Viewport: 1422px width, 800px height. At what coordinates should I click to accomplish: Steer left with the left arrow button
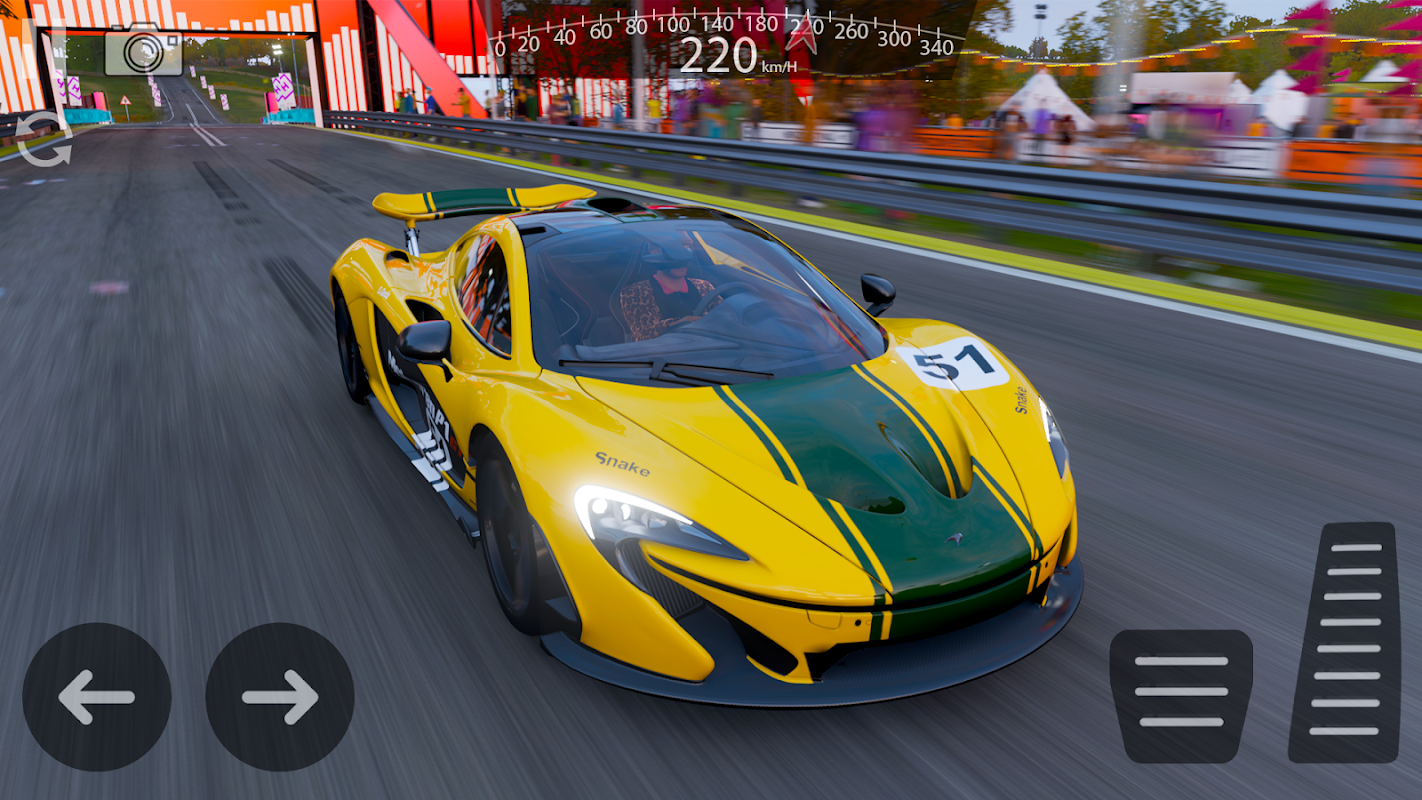pyautogui.click(x=97, y=697)
